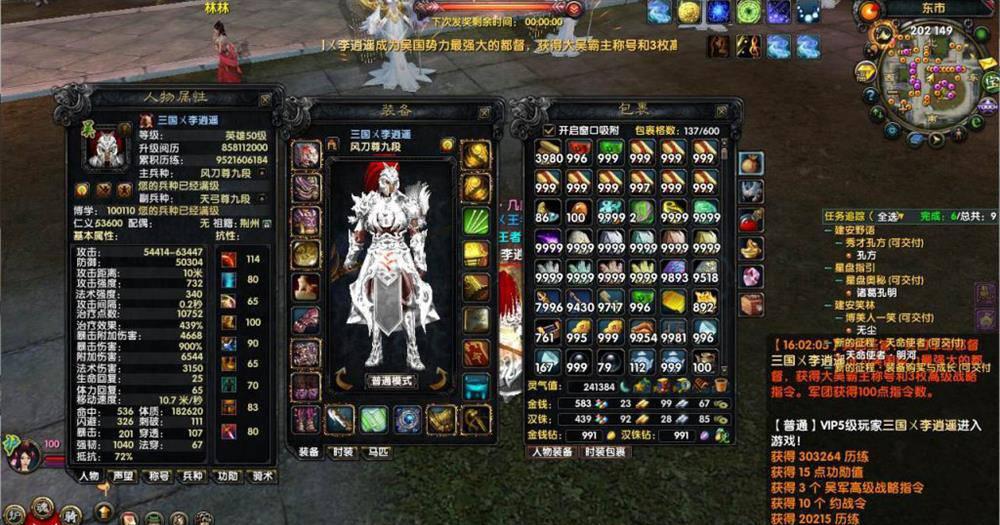1000x525 pixels.
Task: Switch to the 马匹 mount tab
Action: coord(379,452)
